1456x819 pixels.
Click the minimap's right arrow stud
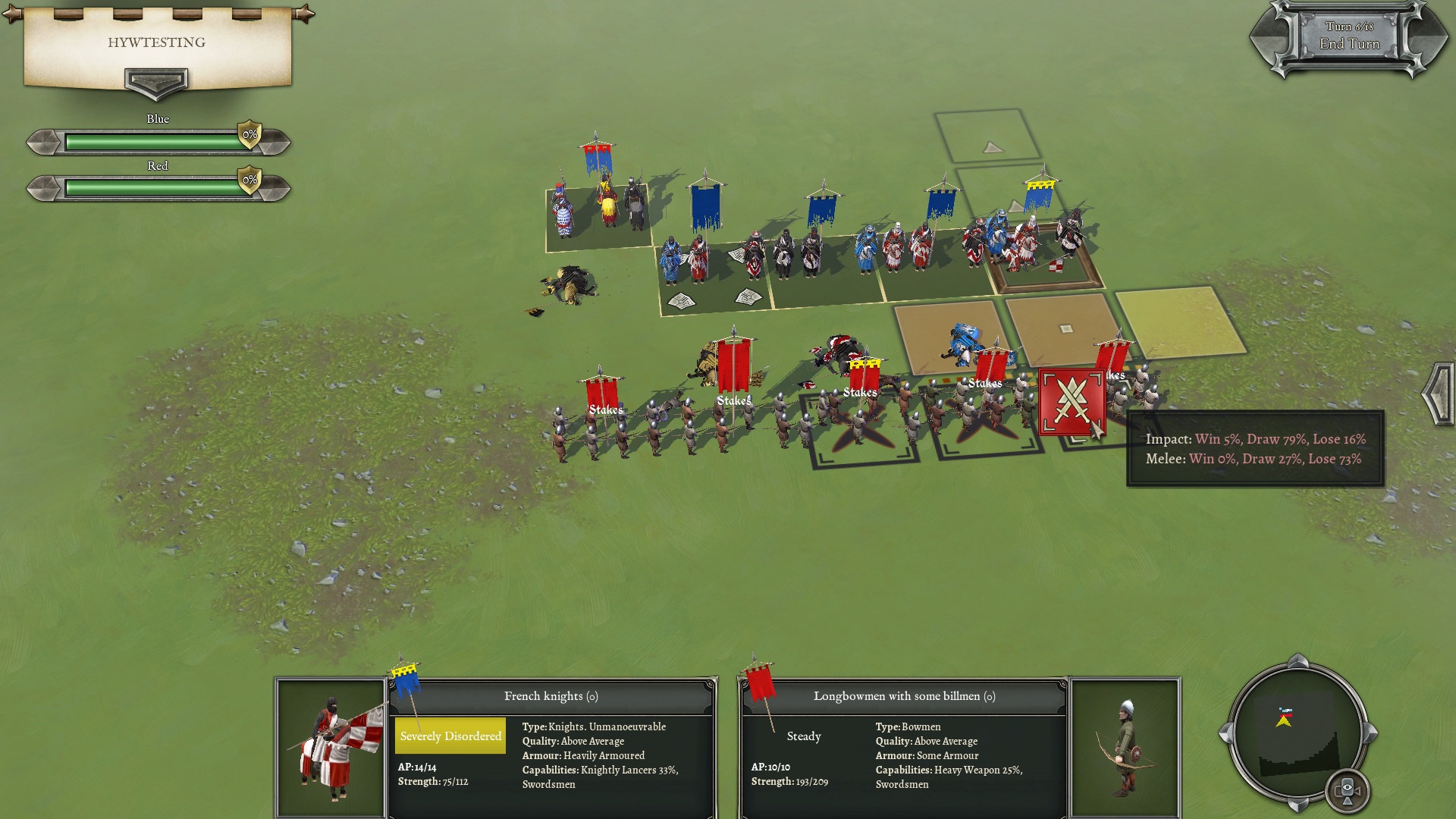pos(1371,733)
